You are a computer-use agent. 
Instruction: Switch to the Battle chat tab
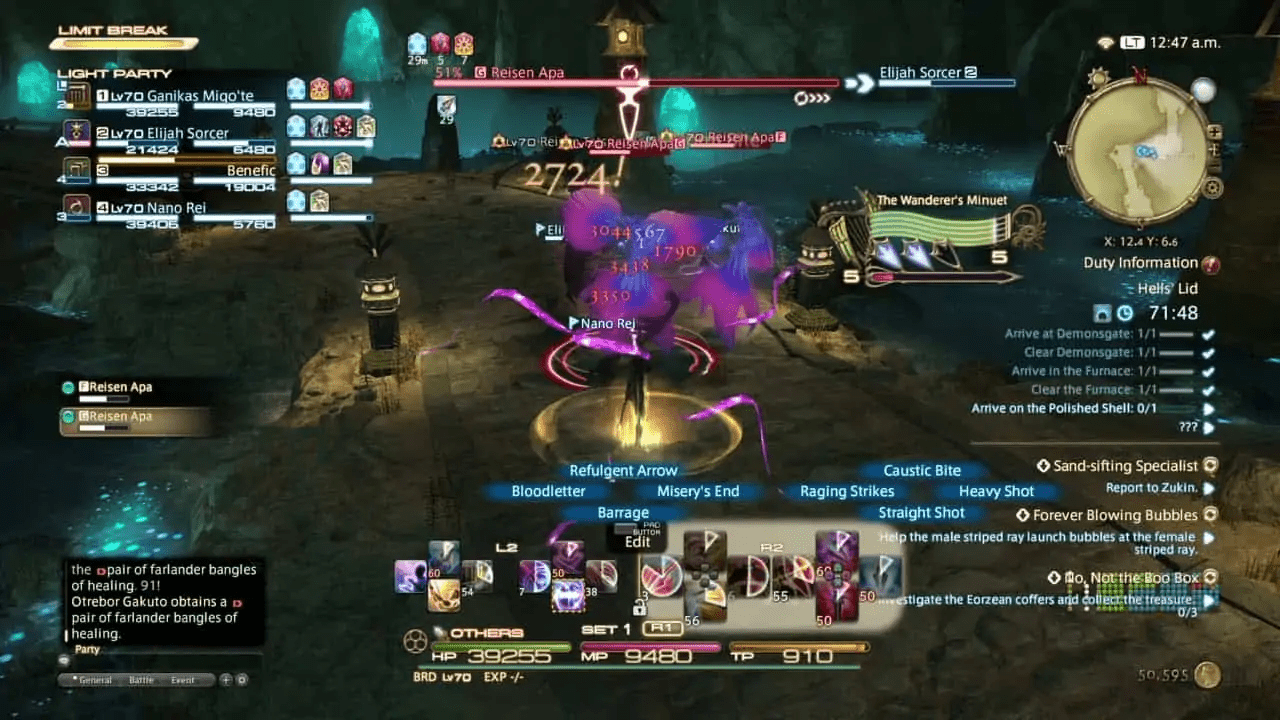point(141,679)
